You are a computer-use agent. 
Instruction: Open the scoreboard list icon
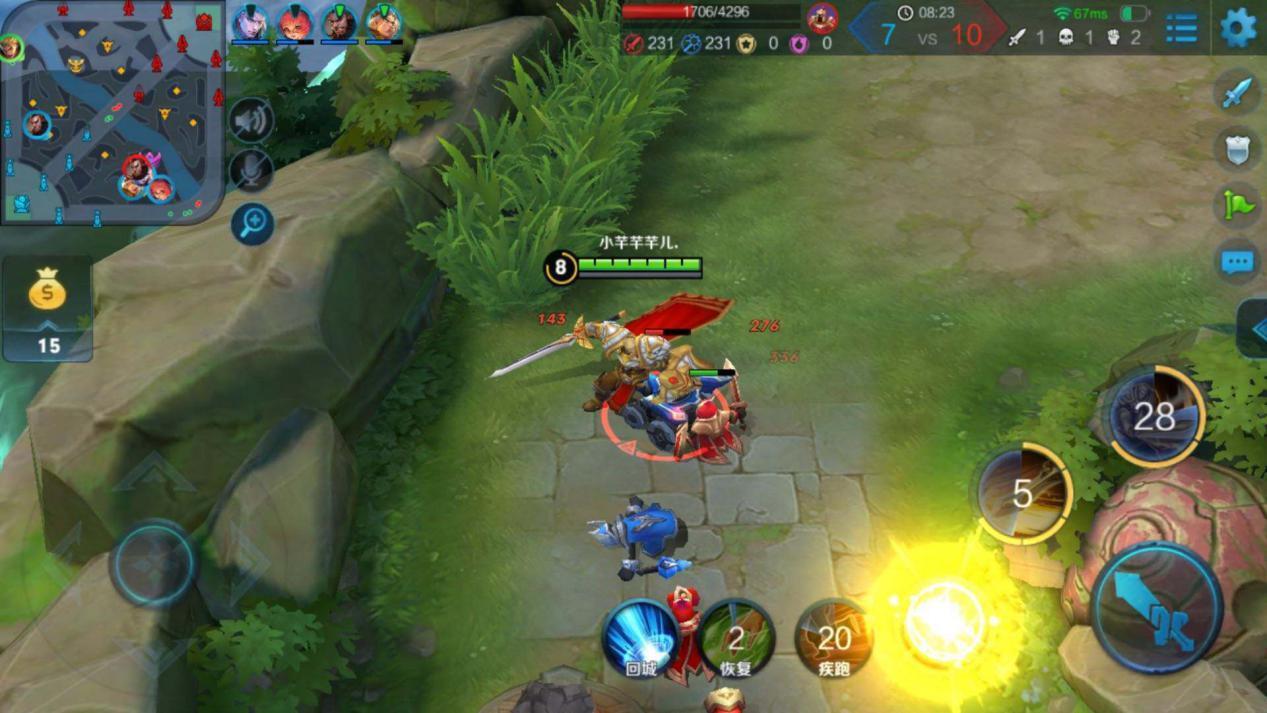1181,28
